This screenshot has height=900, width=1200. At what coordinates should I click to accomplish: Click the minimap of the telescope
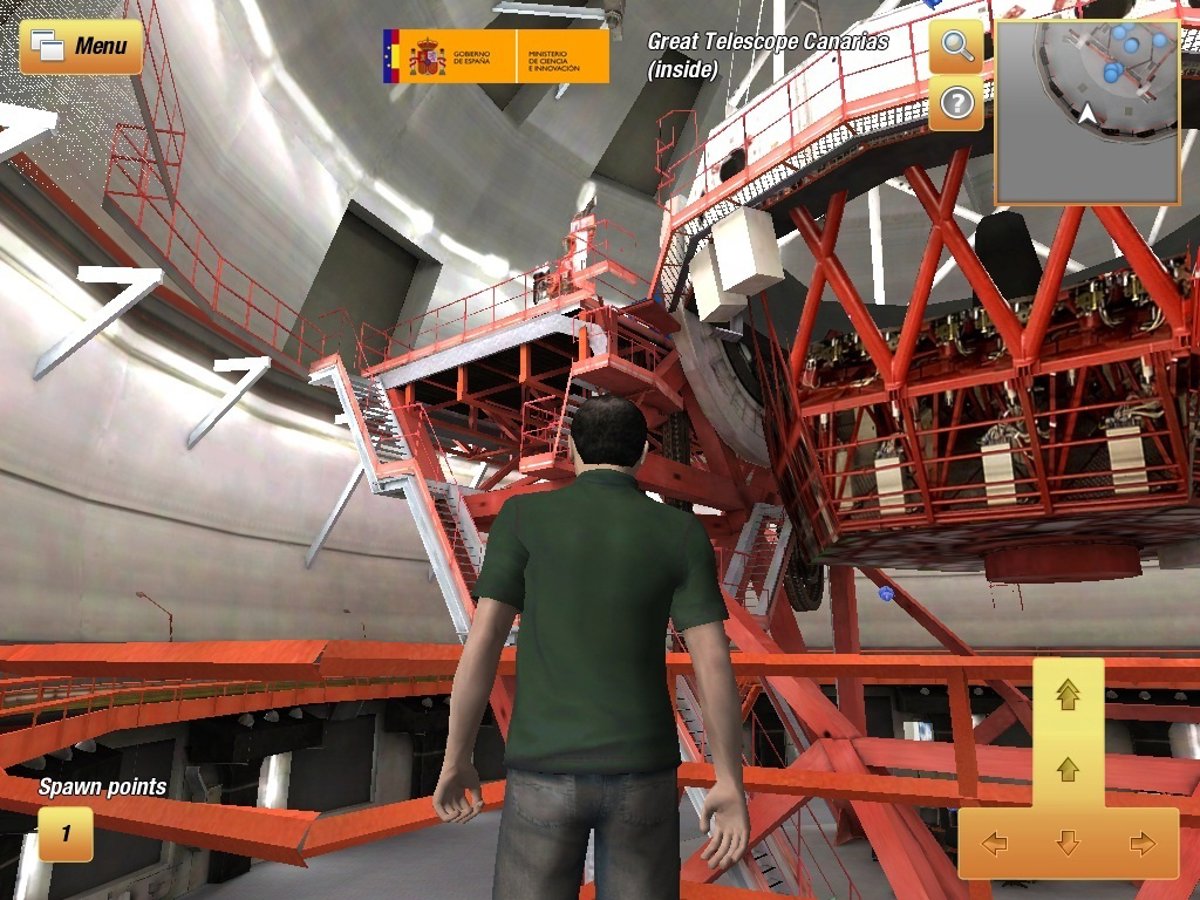1087,110
